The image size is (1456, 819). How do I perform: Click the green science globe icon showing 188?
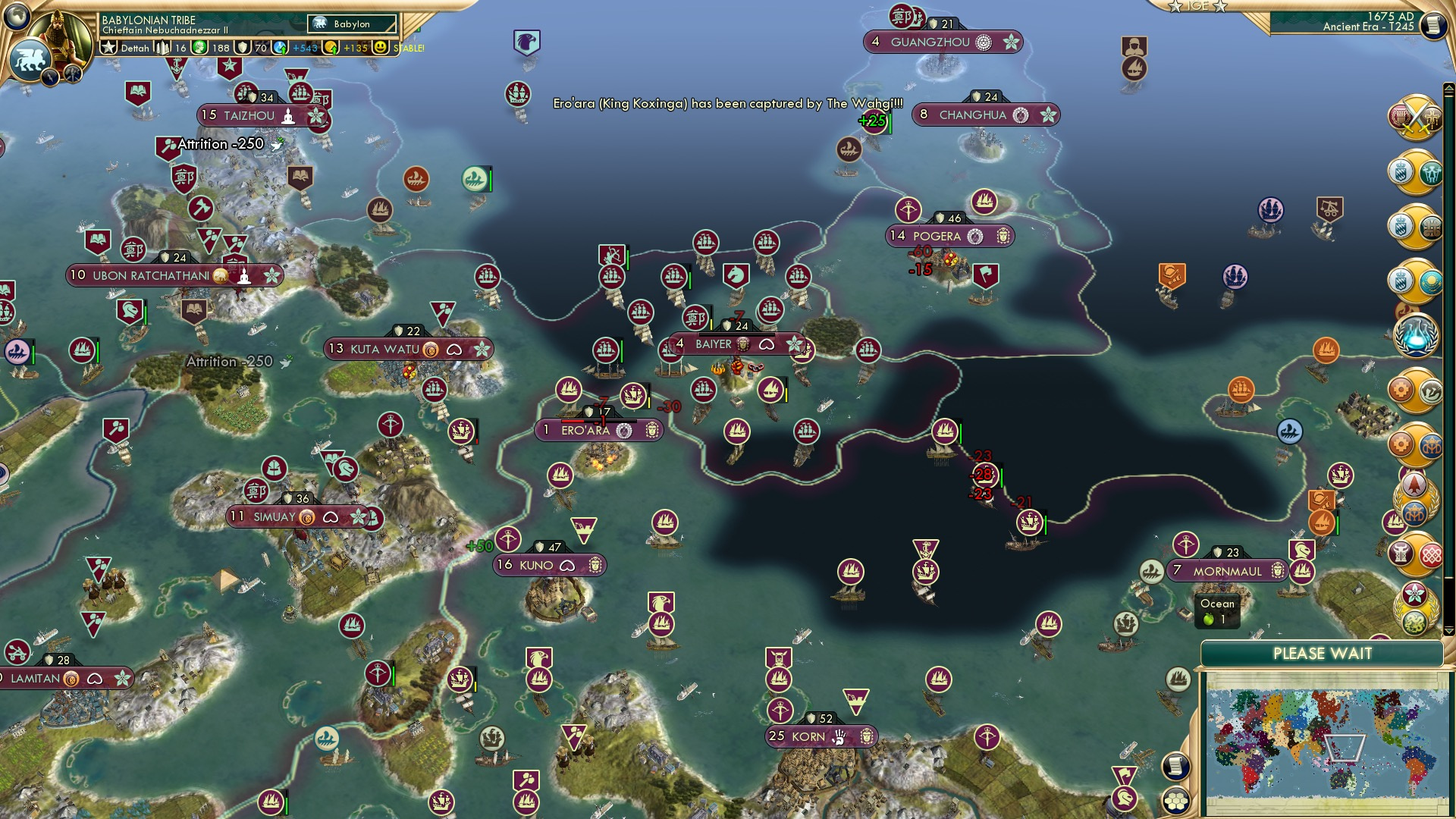pyautogui.click(x=200, y=47)
